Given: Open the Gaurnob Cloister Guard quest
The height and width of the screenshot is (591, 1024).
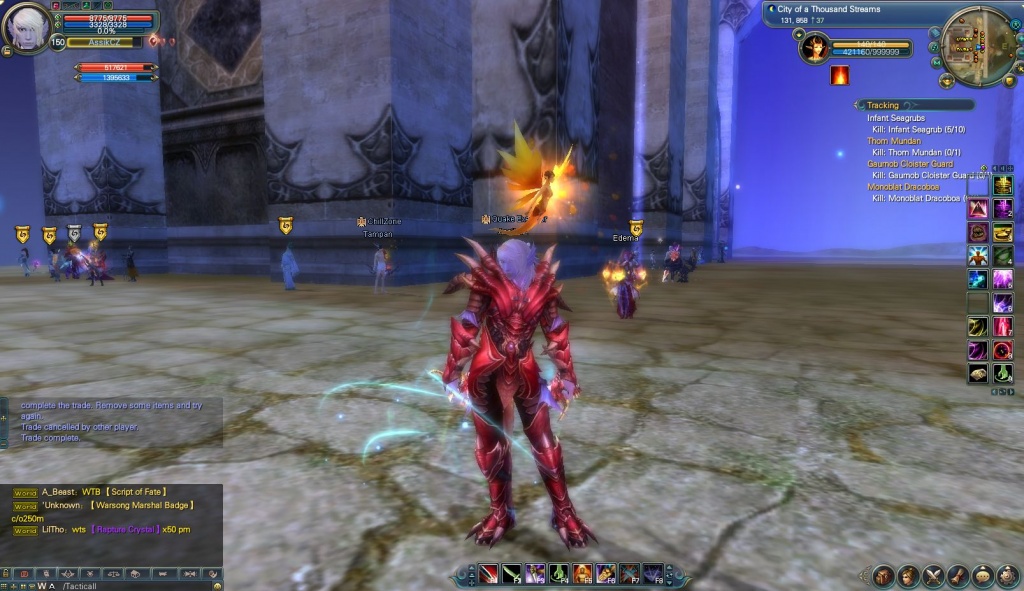Looking at the screenshot, I should [x=910, y=164].
